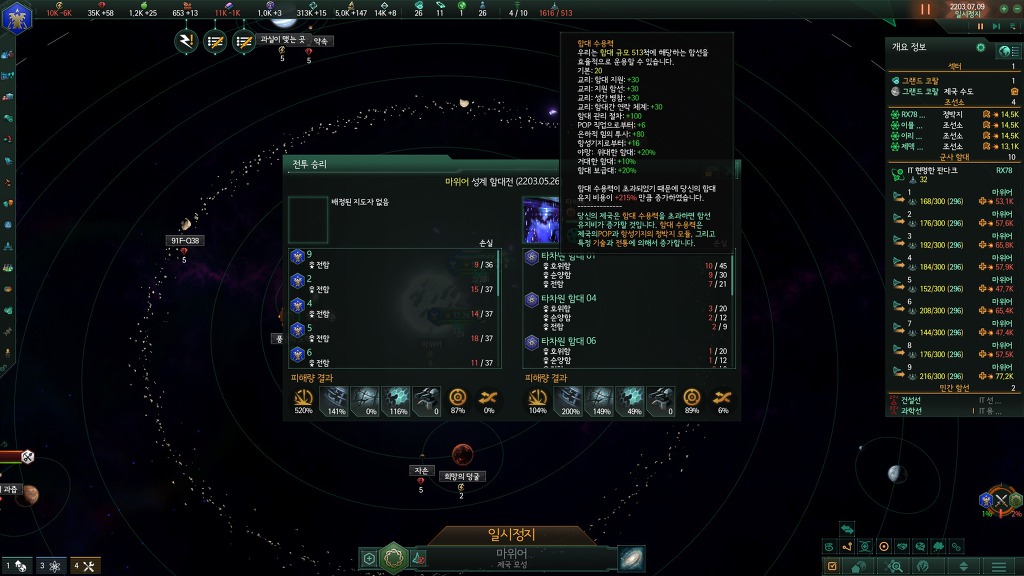Image resolution: width=1024 pixels, height=576 pixels.
Task: Click the 91F-038 planet label
Action: pos(186,240)
